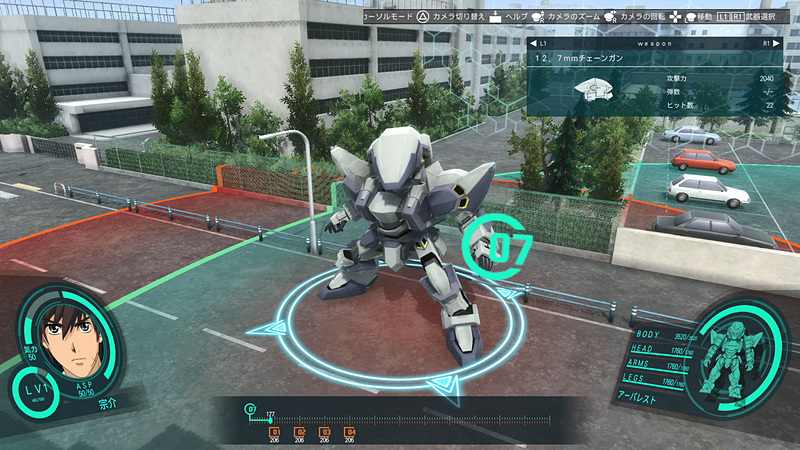The image size is (800, 450).
Task: Click the 07 player marker on the turn timeline
Action: tap(251, 408)
